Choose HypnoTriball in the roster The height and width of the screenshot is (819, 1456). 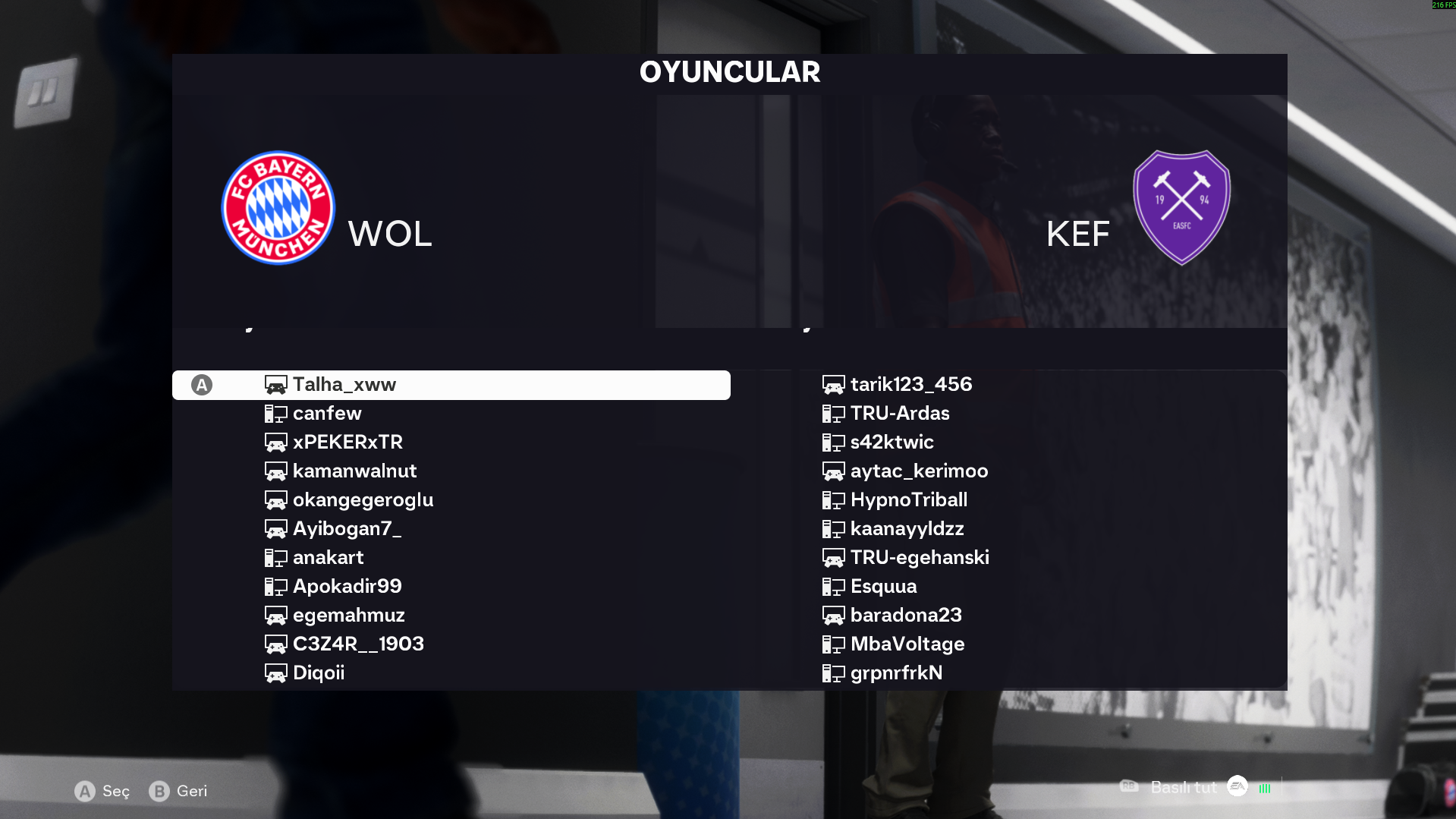click(x=908, y=500)
